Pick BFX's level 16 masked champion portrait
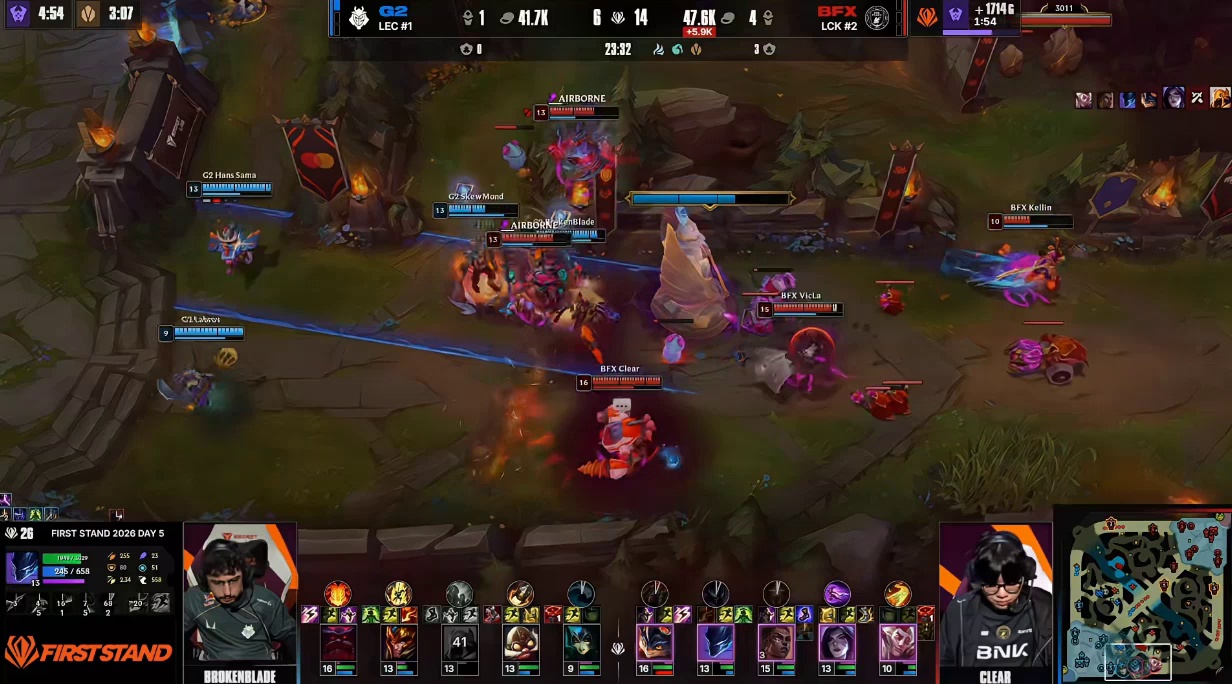 click(655, 643)
